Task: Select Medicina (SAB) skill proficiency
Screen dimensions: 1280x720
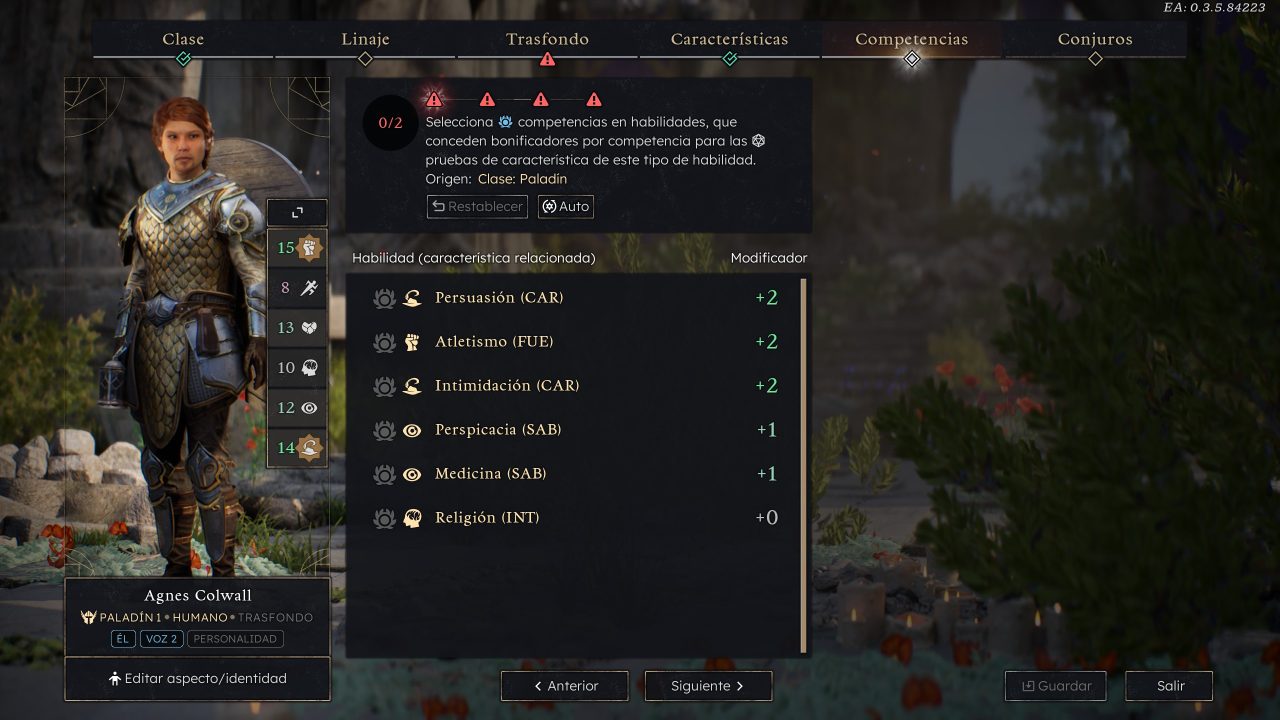Action: click(490, 474)
